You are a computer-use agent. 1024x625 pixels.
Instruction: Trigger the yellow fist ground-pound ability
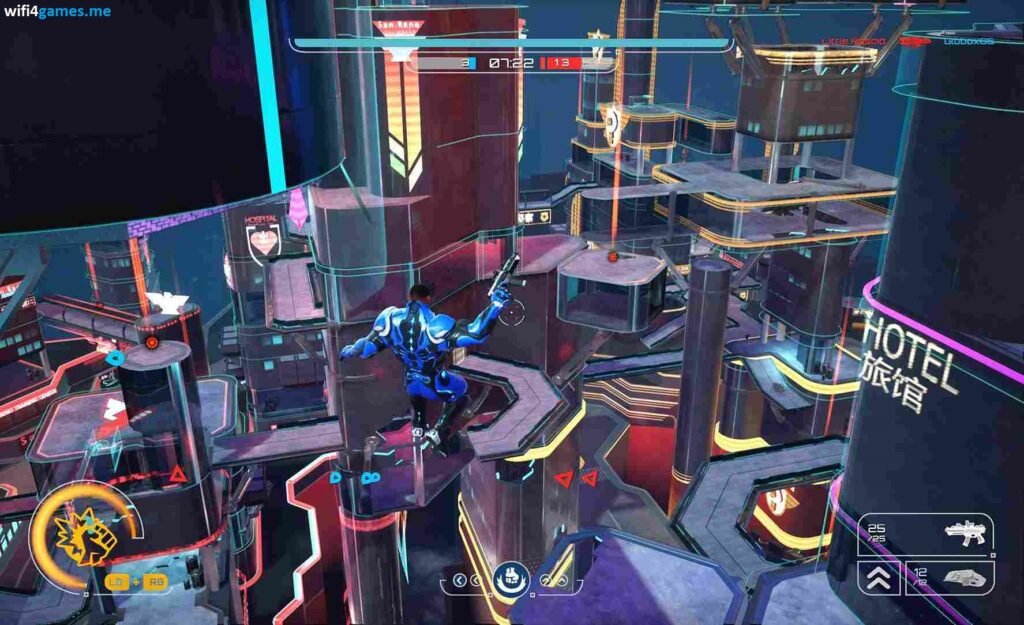click(x=85, y=533)
